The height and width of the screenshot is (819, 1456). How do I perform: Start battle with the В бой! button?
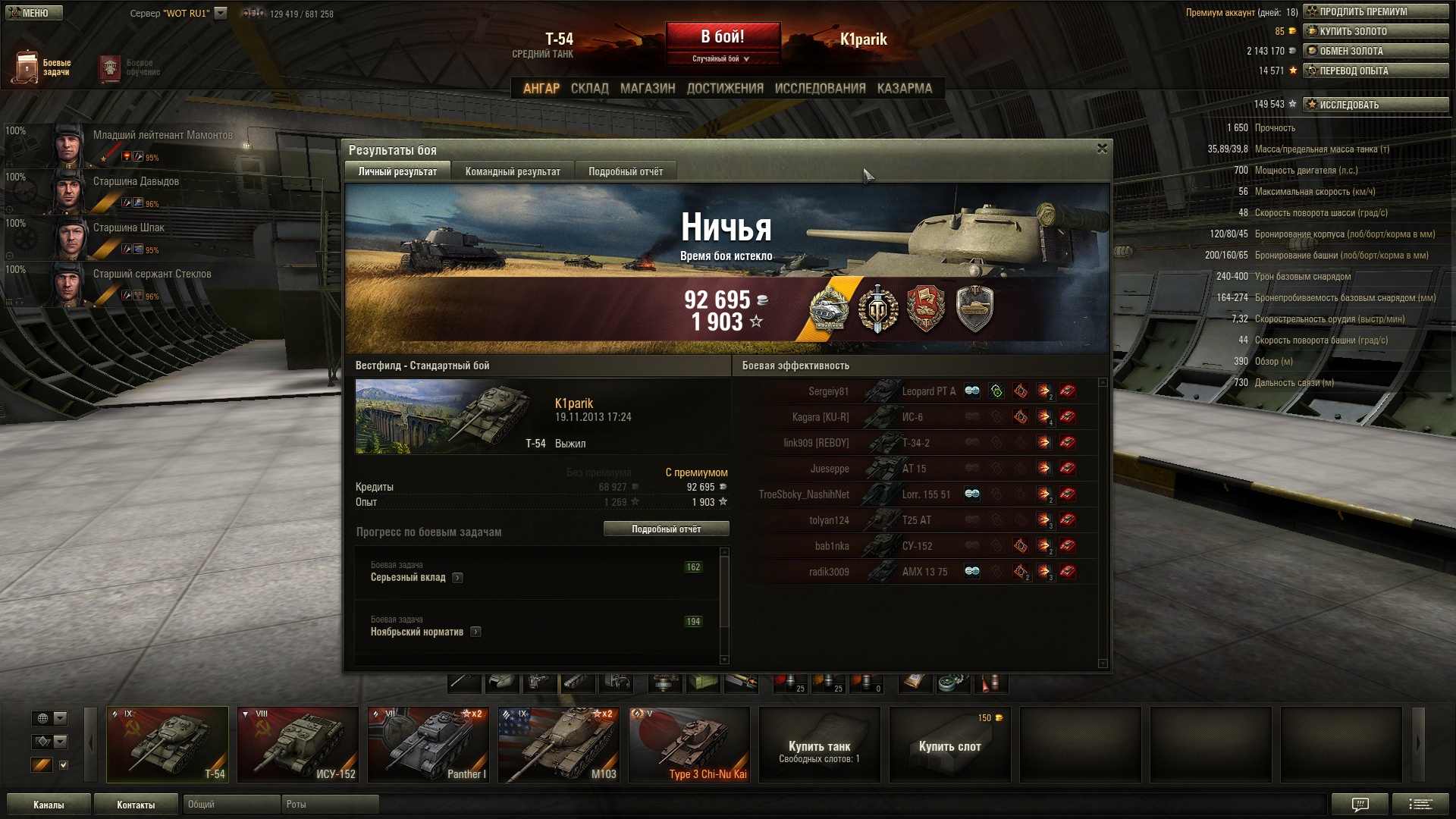pos(723,37)
